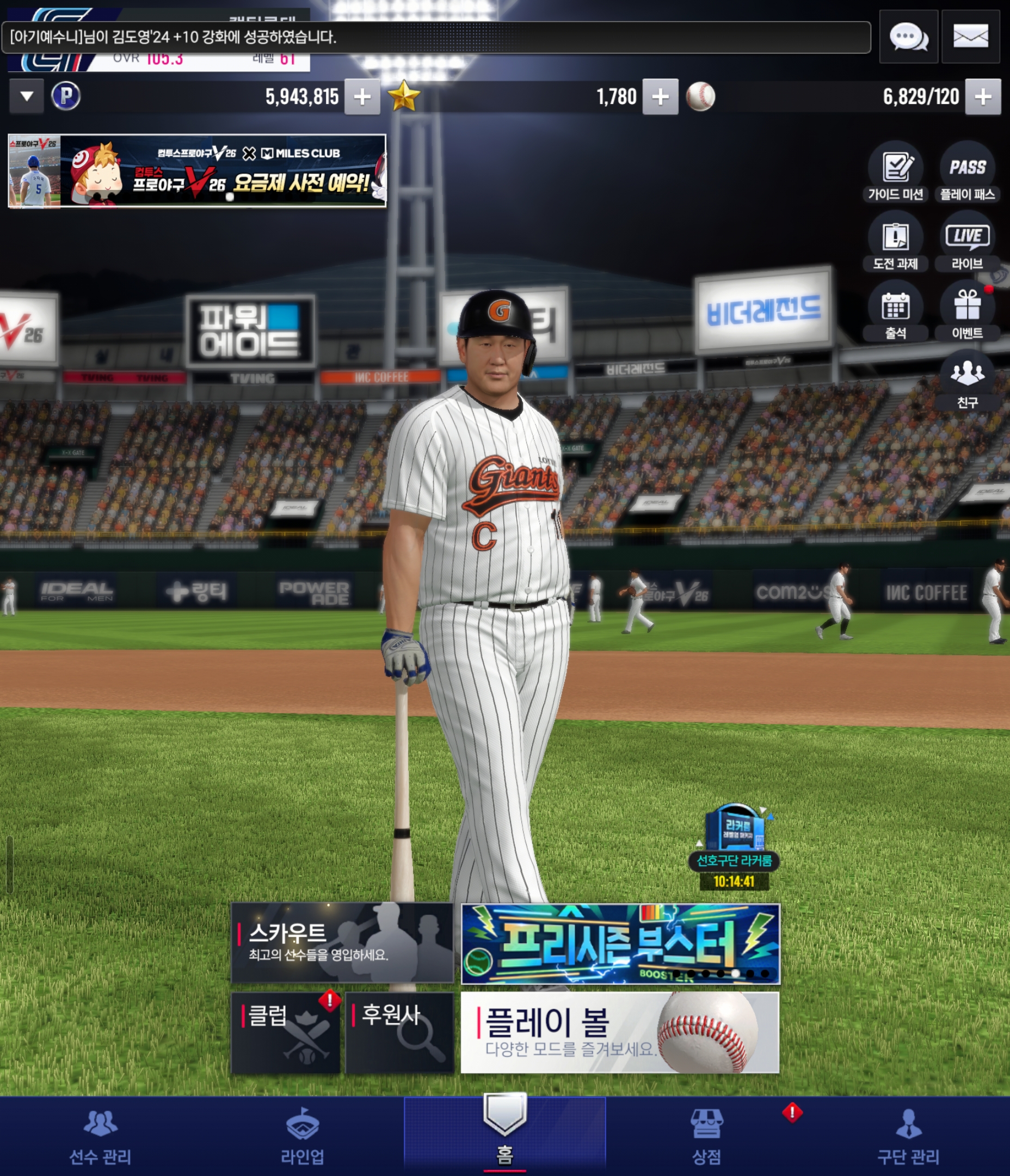This screenshot has width=1010, height=1176.
Task: Open the 스카우트 scout menu
Action: [342, 942]
